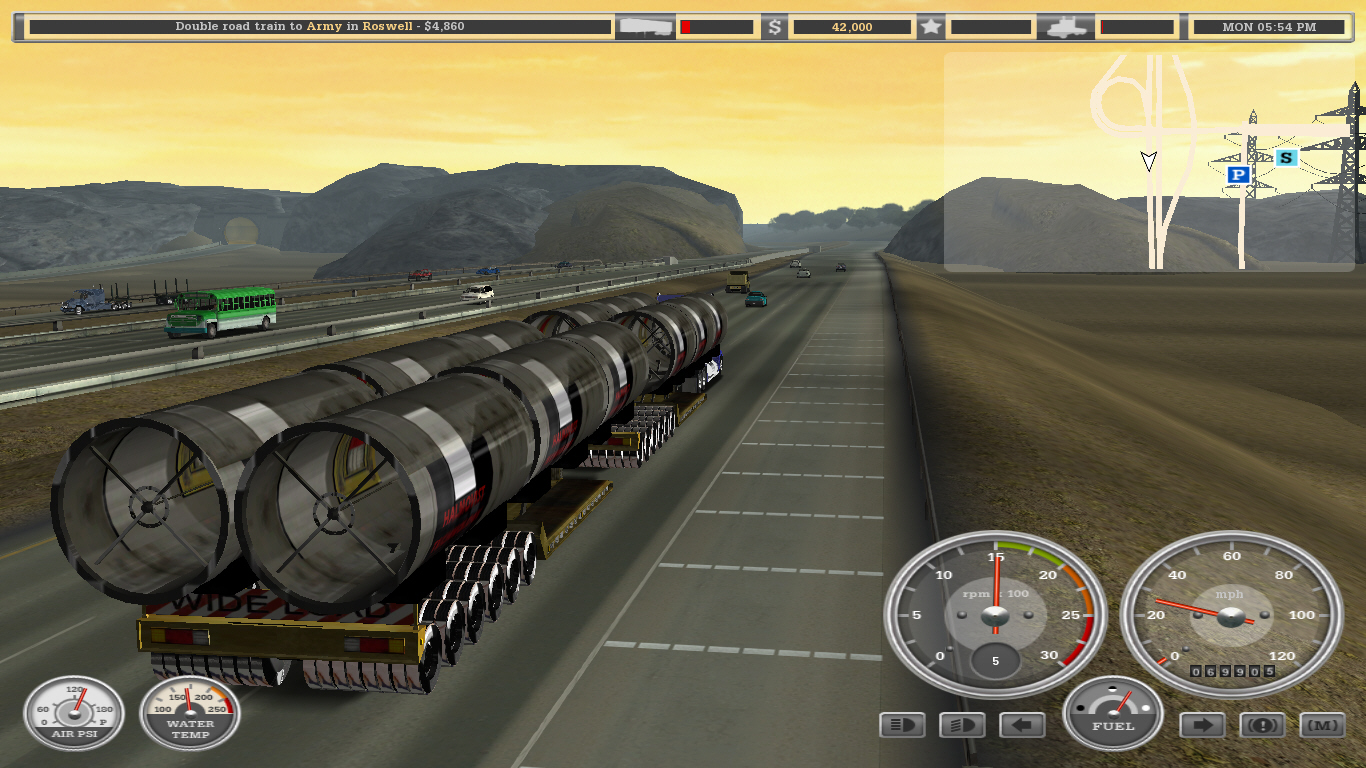The image size is (1366, 768).
Task: Toggle the high beam headlights button
Action: pyautogui.click(x=902, y=725)
